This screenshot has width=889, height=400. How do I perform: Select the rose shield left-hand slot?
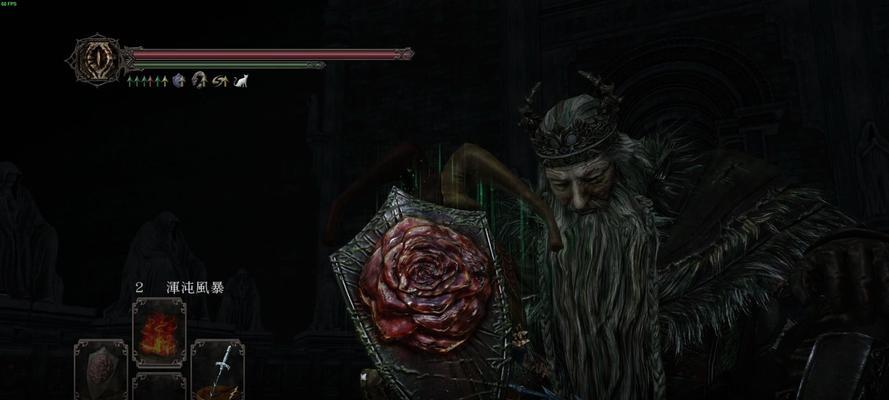click(x=102, y=369)
